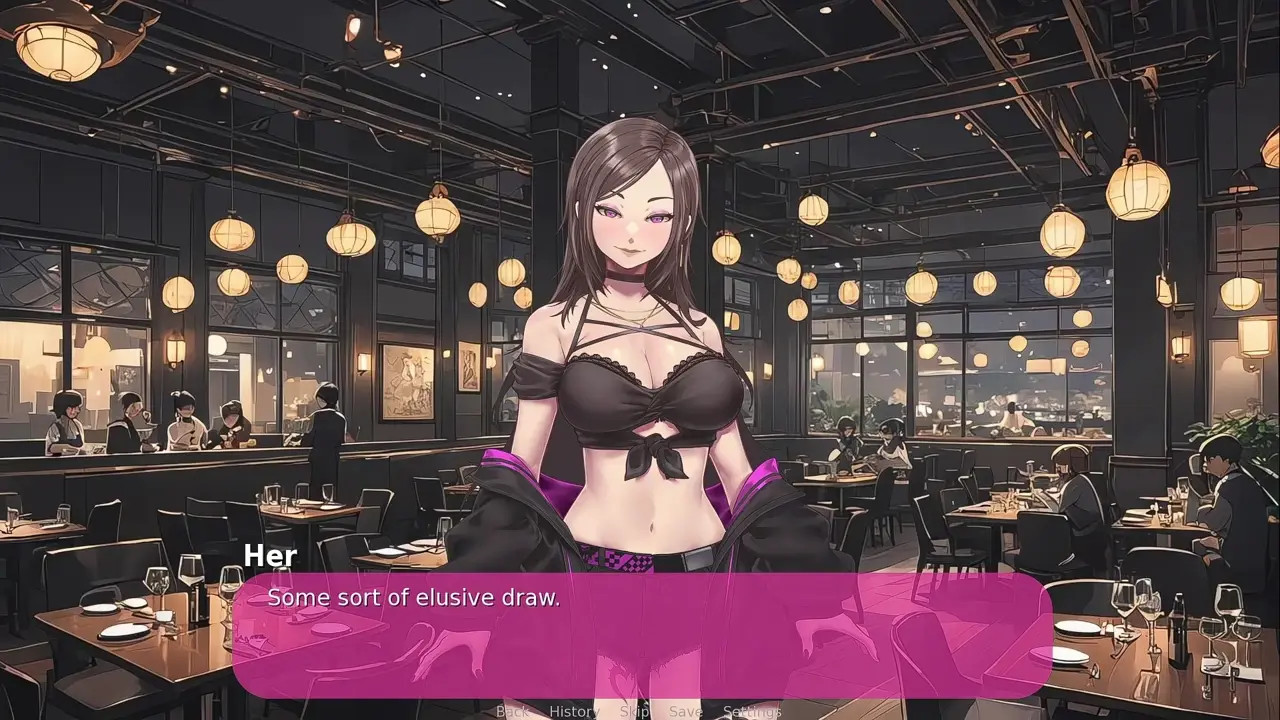Open the dialogue History log
This screenshot has height=720, width=1280.
click(574, 711)
